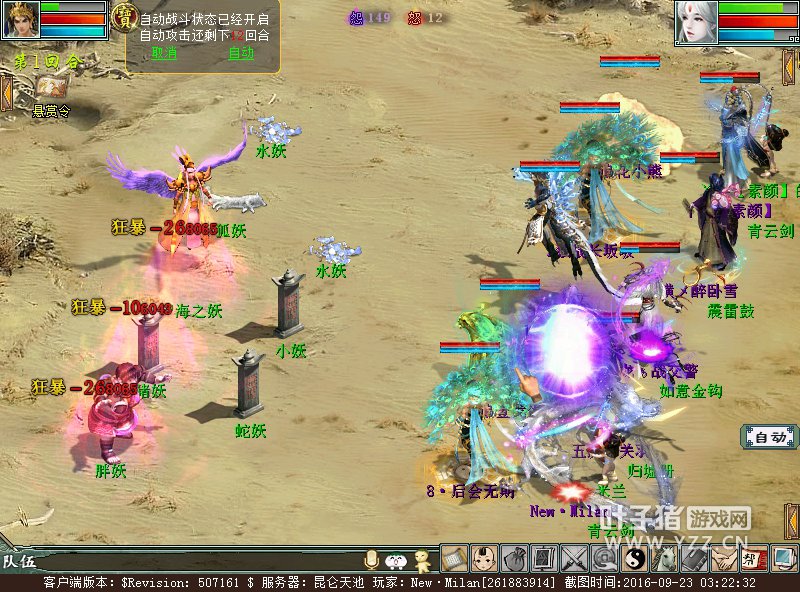Click the crossed swords icon
Image resolution: width=800 pixels, height=592 pixels.
coord(575,558)
